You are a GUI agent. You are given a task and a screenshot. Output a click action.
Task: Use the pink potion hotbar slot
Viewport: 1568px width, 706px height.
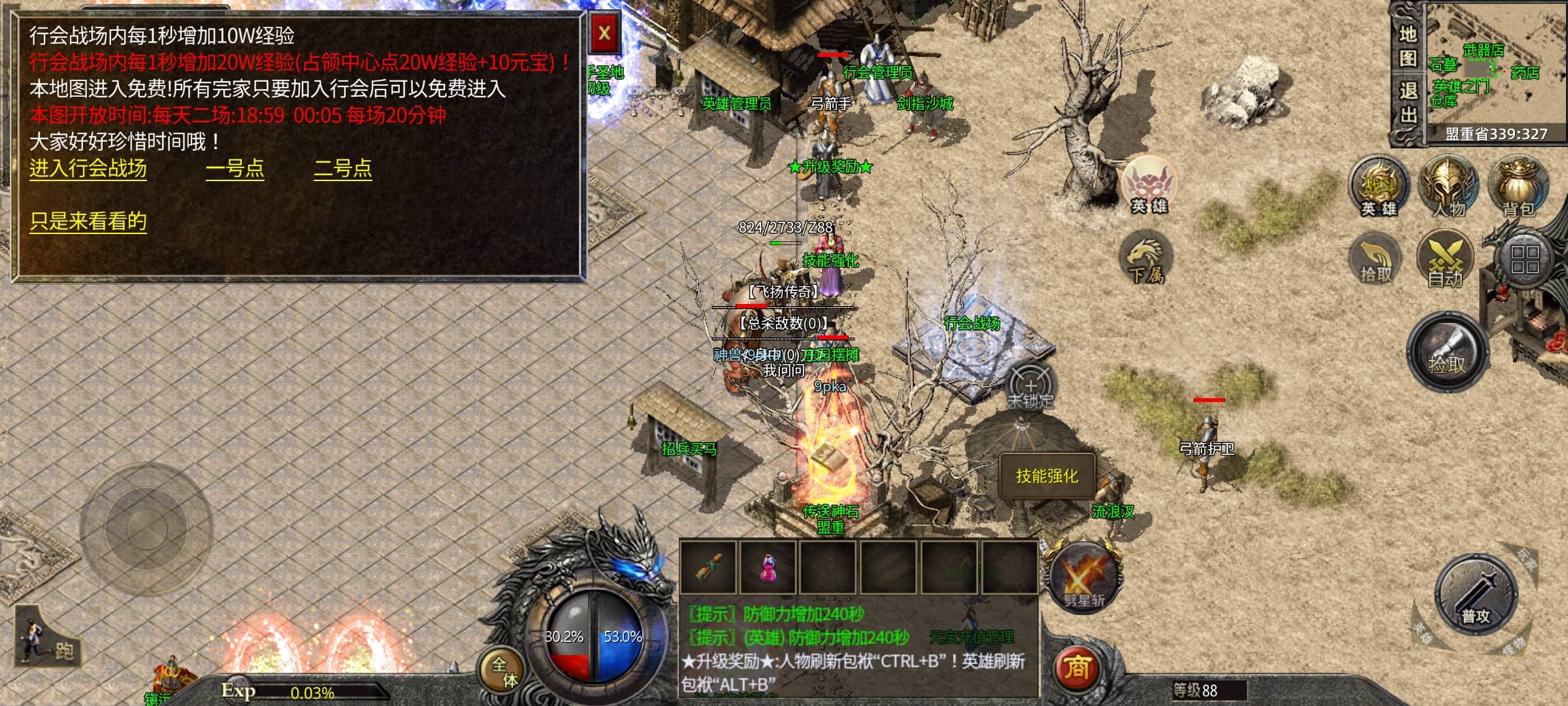coord(768,567)
